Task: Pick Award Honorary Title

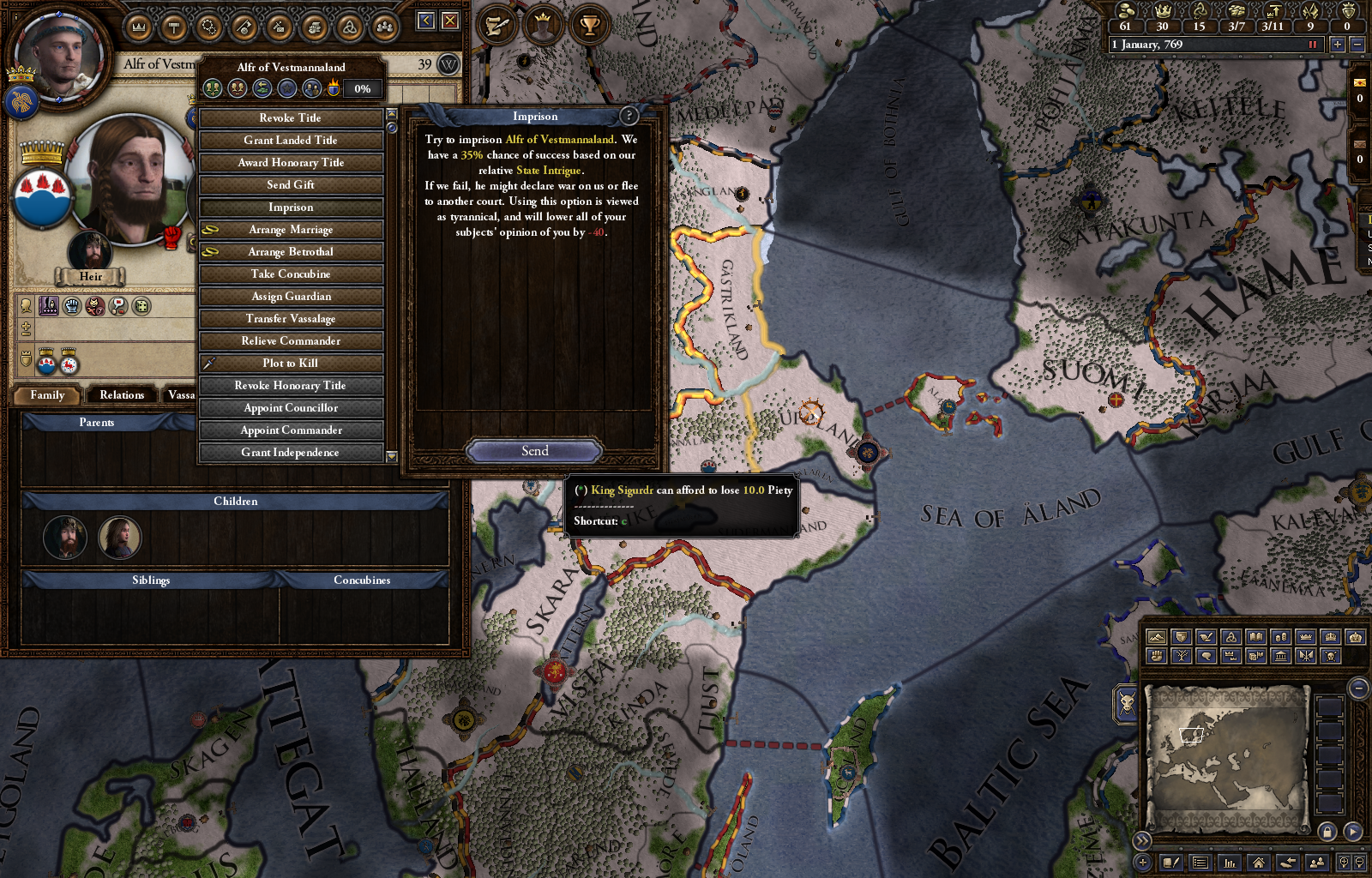Action: 291,162
